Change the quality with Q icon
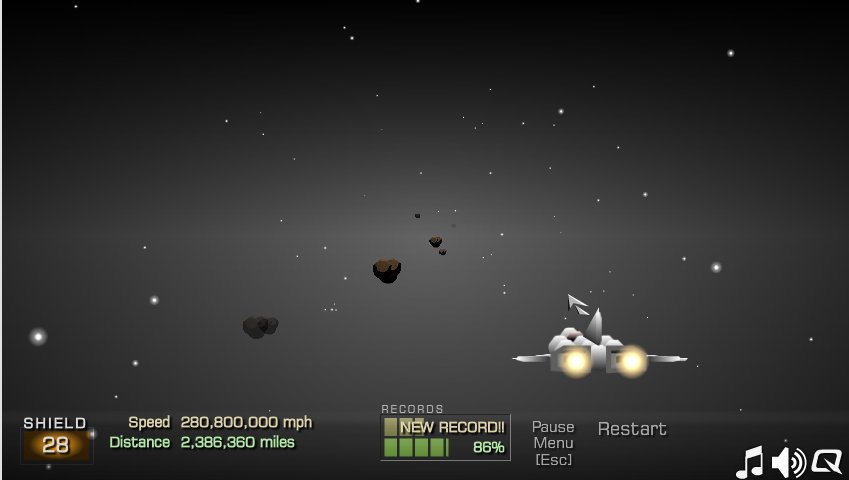 coord(827,462)
